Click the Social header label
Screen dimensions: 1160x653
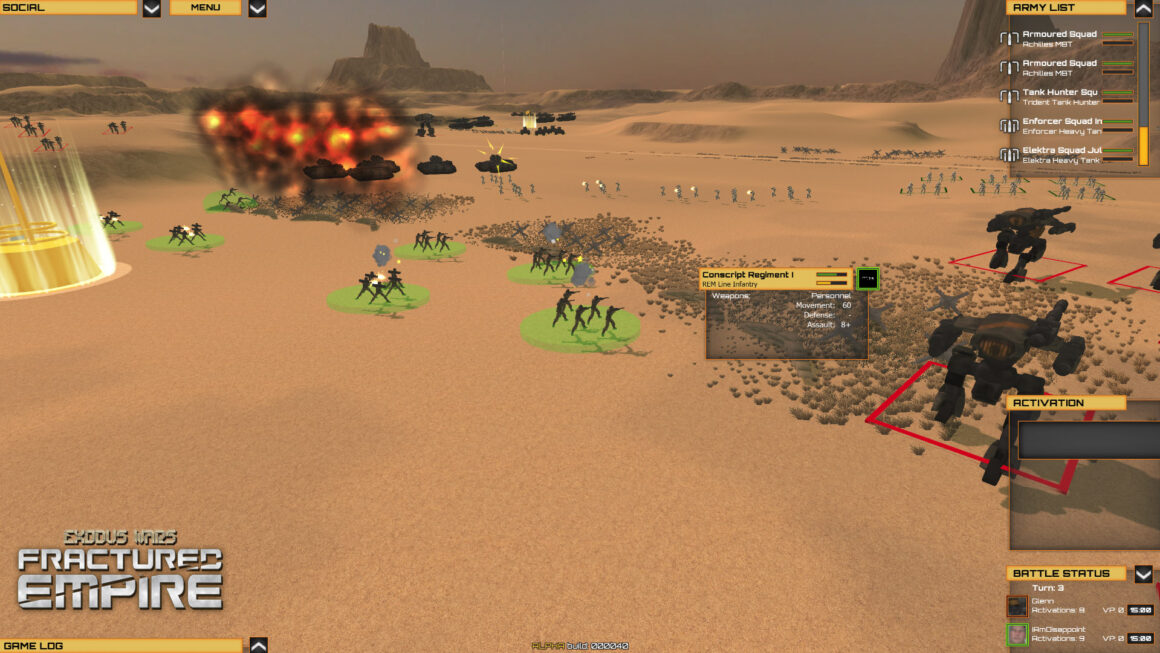coord(68,8)
